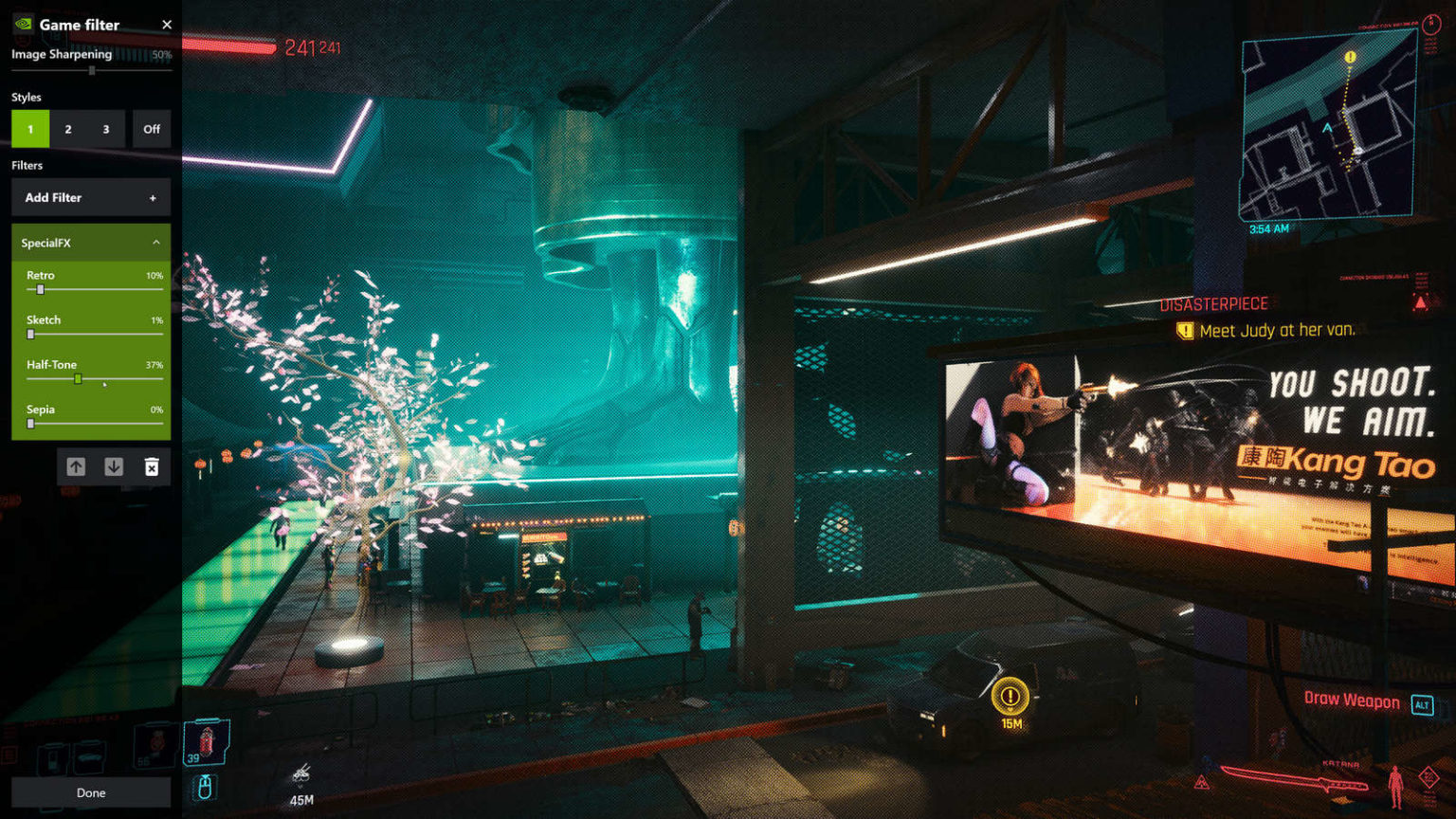Click the Retro slider handle
1456x819 pixels.
click(40, 289)
